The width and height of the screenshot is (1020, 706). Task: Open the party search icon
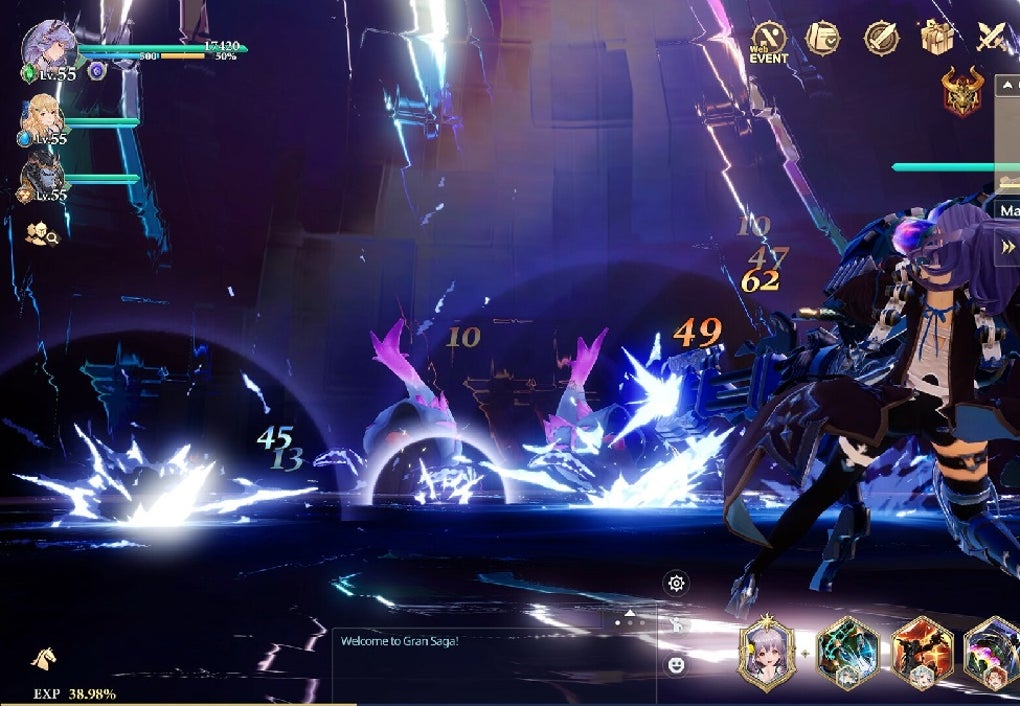tap(42, 234)
